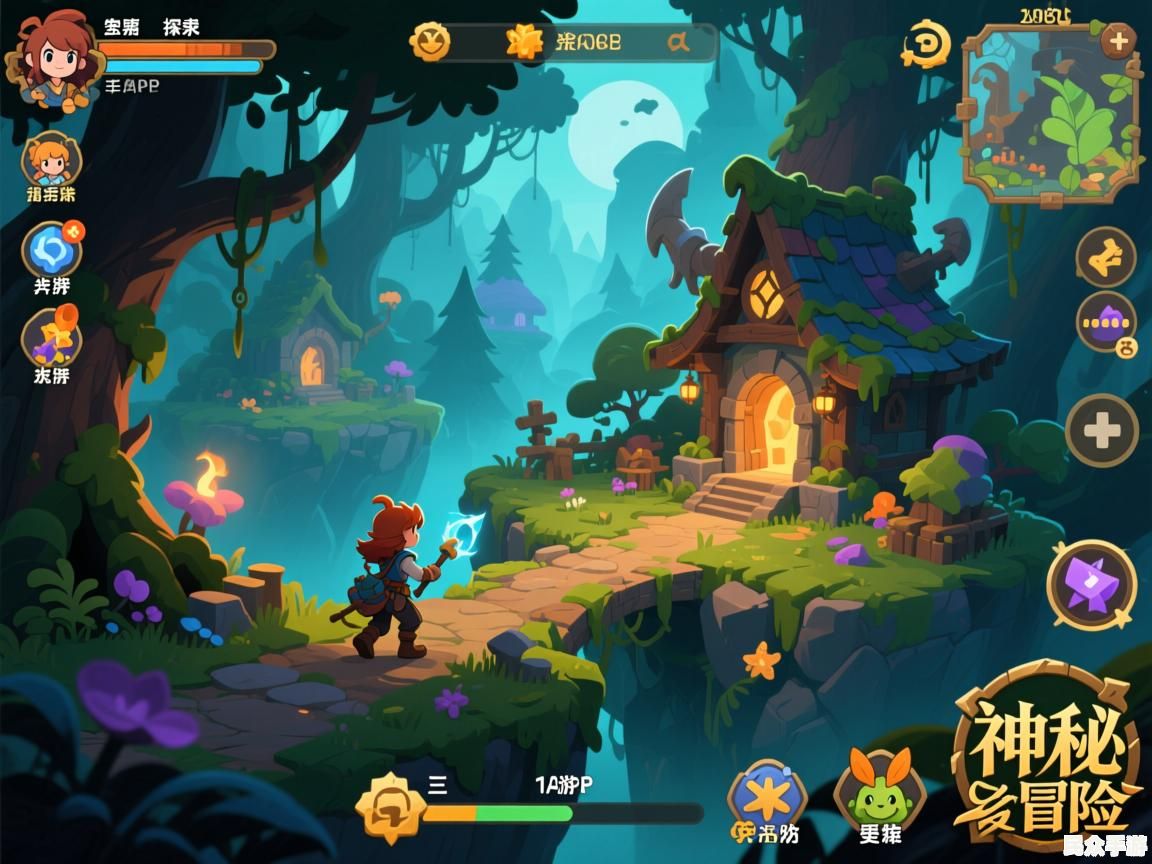Image resolution: width=1152 pixels, height=864 pixels.
Task: Tap the orange star currency icon
Action: [x=524, y=41]
